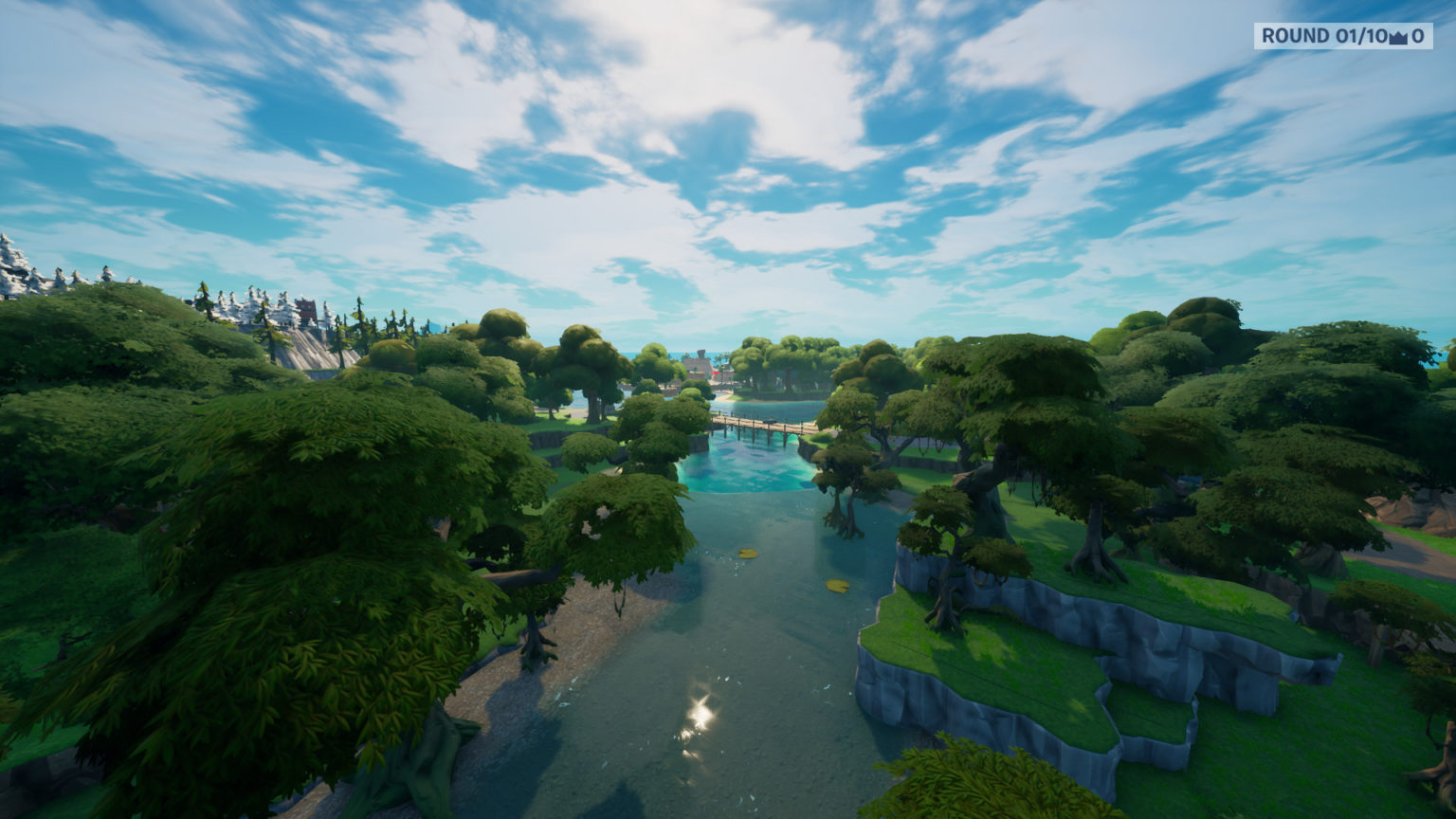
Task: Click the crown icon in the HUD
Action: pos(1396,38)
